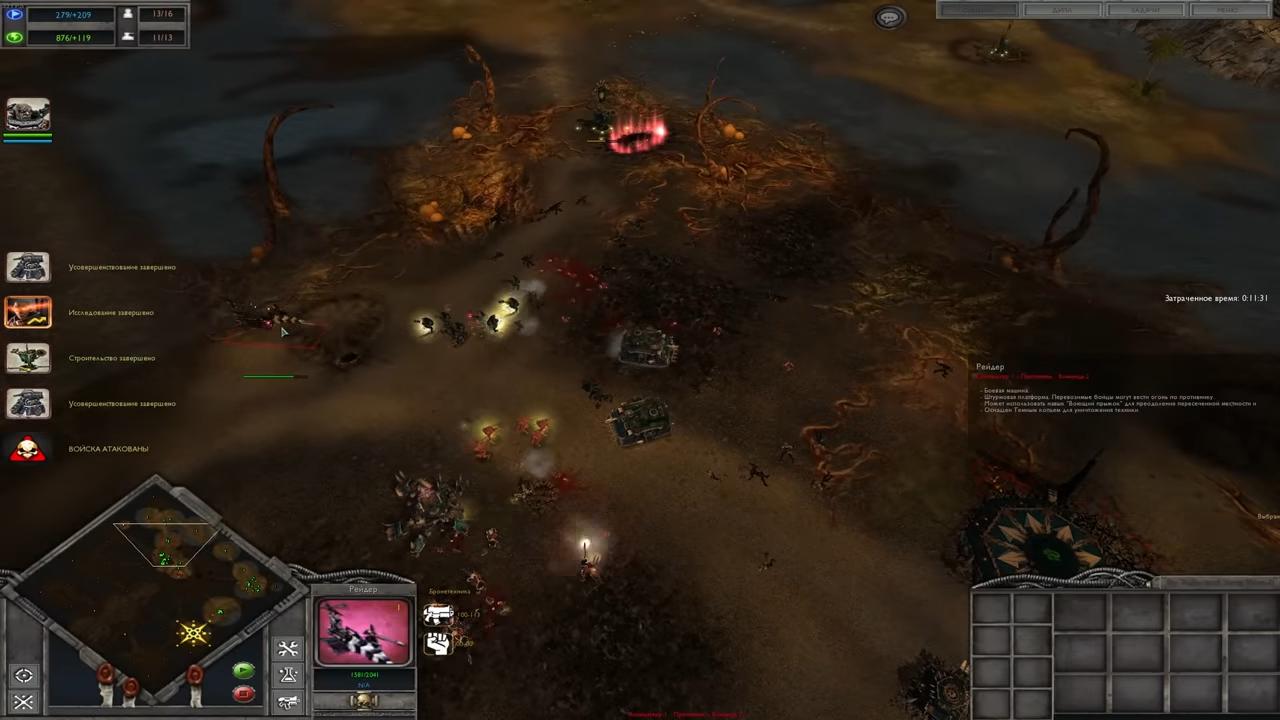1280x720 pixels.
Task: Click the red oval button by minimap
Action: tap(243, 693)
